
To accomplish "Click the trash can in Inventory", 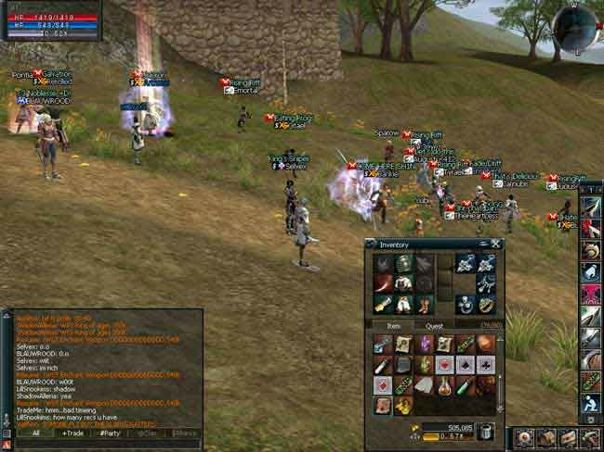I will pos(485,430).
